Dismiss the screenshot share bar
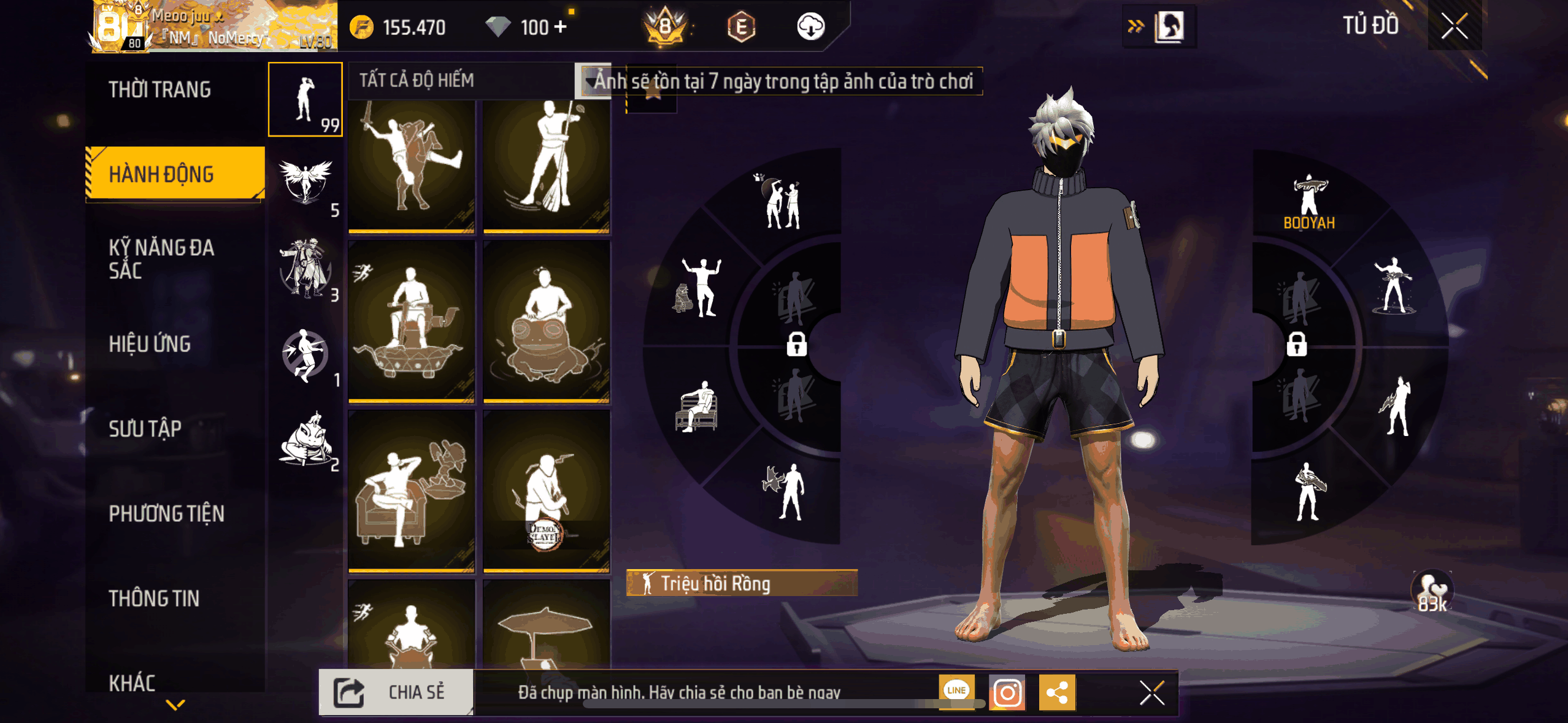This screenshot has width=1568, height=723. (1151, 693)
